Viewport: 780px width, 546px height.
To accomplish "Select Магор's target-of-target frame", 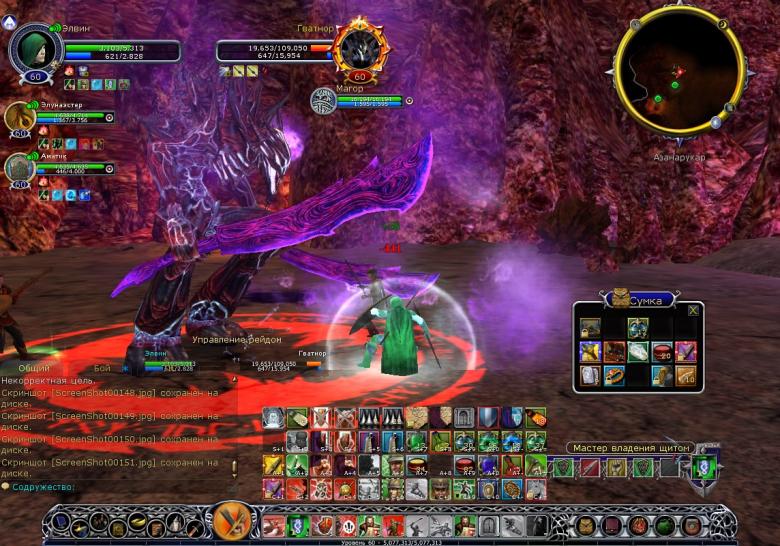I will 323,100.
